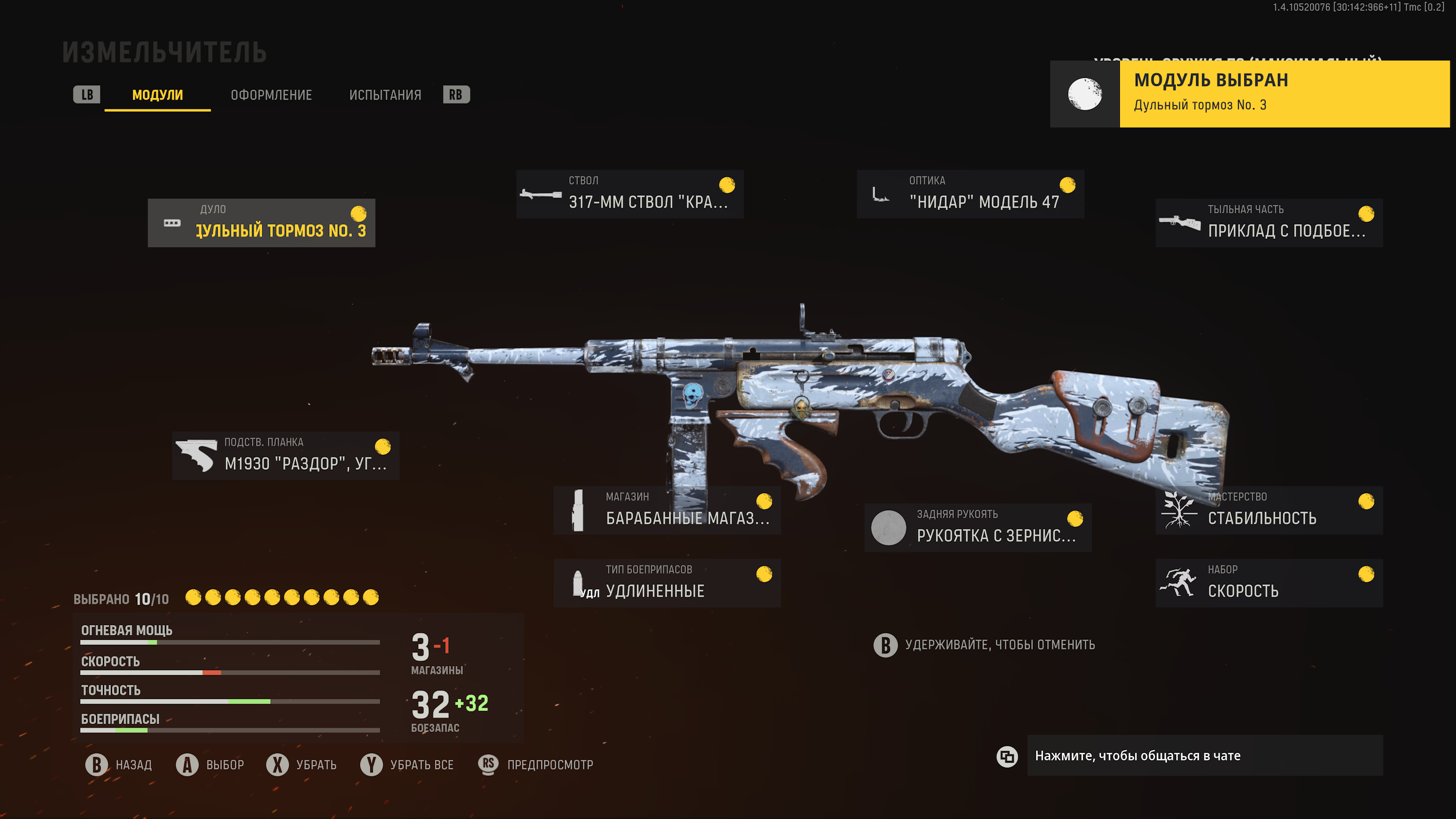The height and width of the screenshot is (819, 1456).
Task: Choose the Оптика "Нидар" Модель 47 slot
Action: pyautogui.click(x=970, y=194)
